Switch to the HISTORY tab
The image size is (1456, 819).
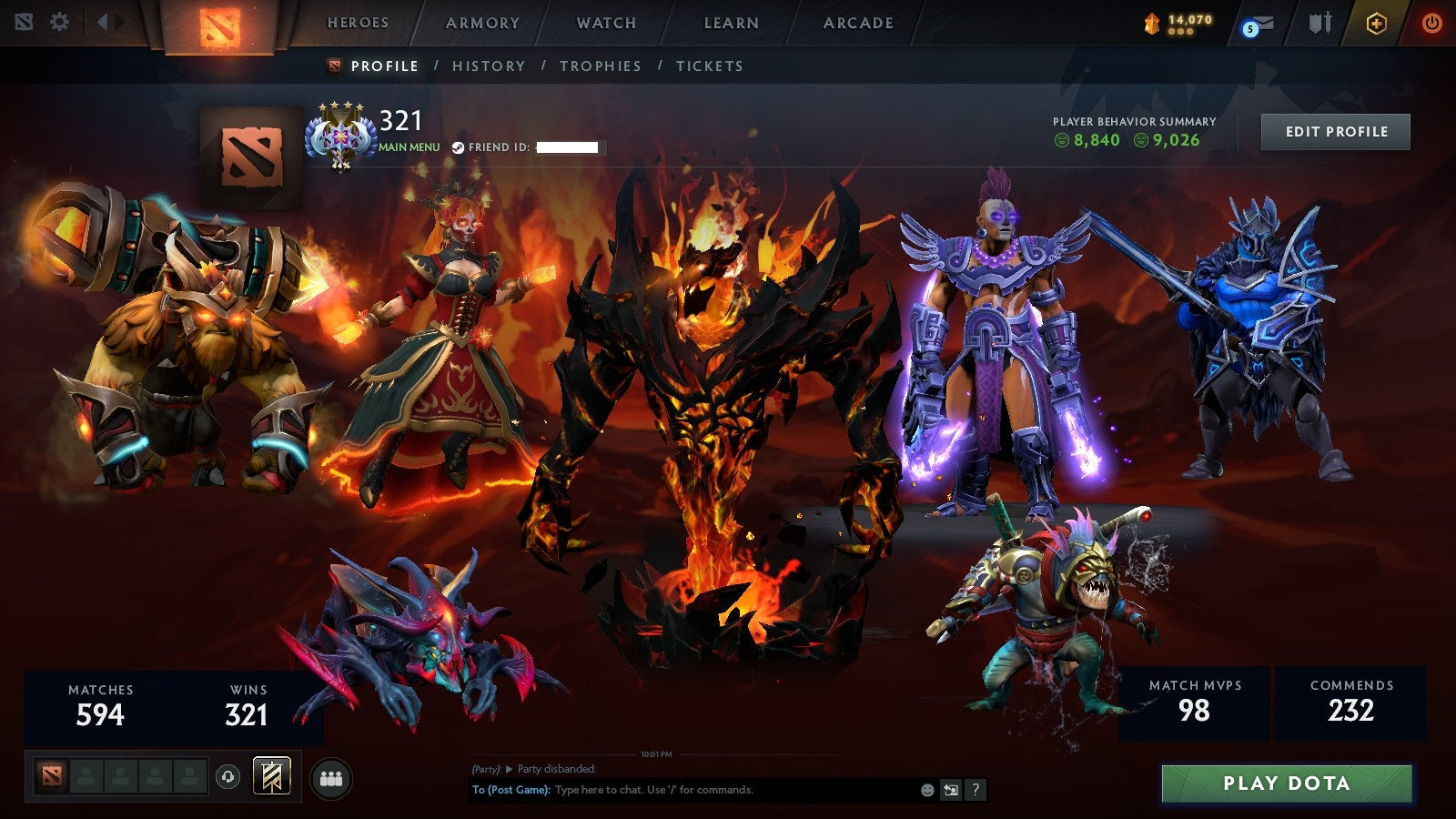pos(490,66)
